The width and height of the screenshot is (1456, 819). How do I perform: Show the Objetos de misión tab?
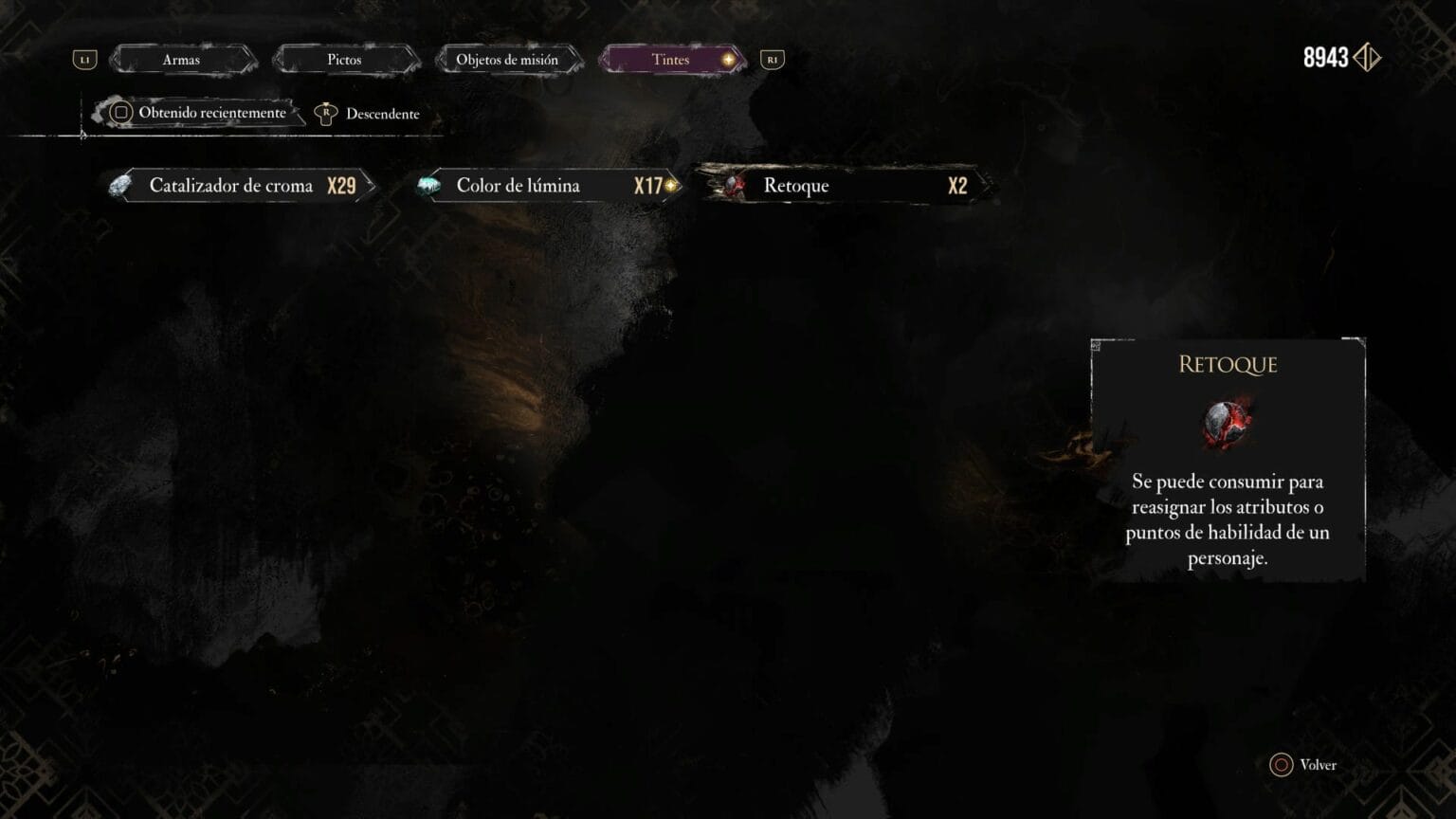[507, 60]
